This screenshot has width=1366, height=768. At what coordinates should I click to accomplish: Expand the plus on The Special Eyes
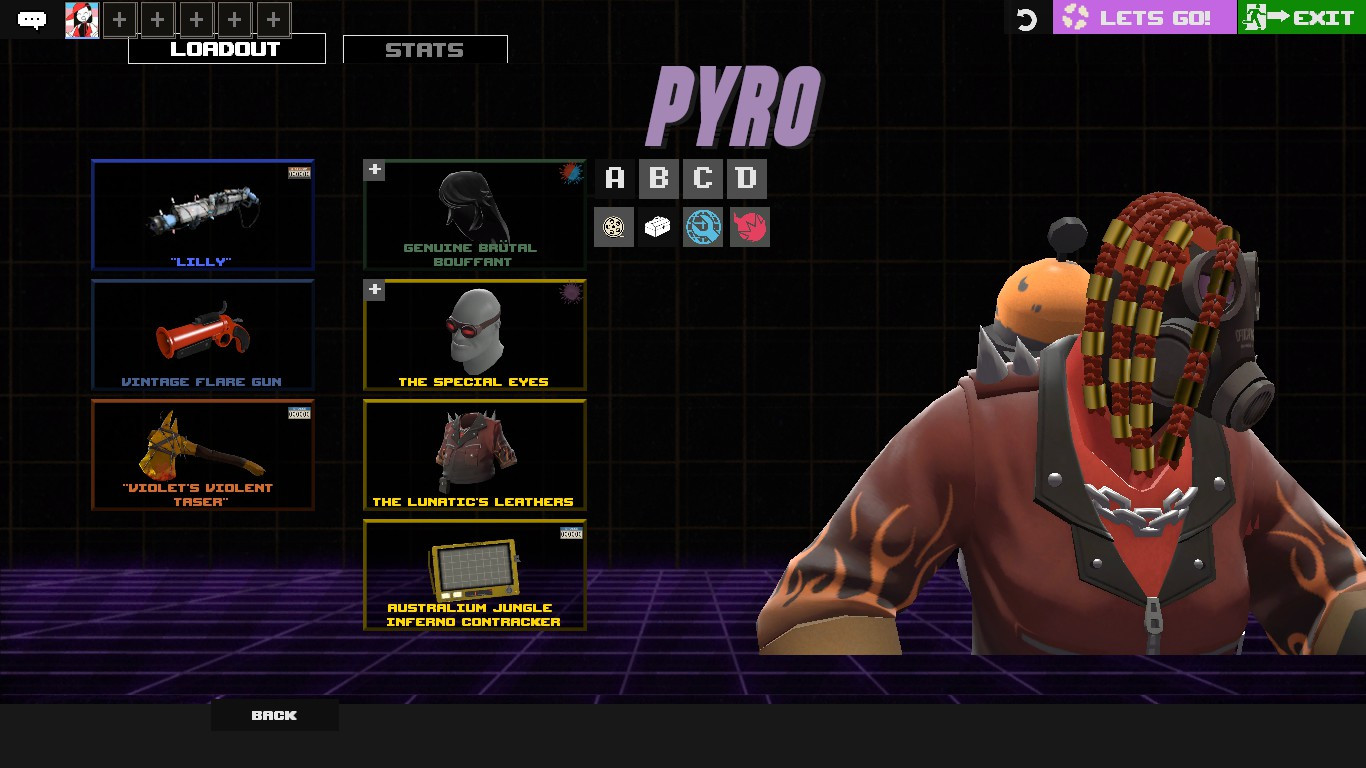tap(374, 290)
